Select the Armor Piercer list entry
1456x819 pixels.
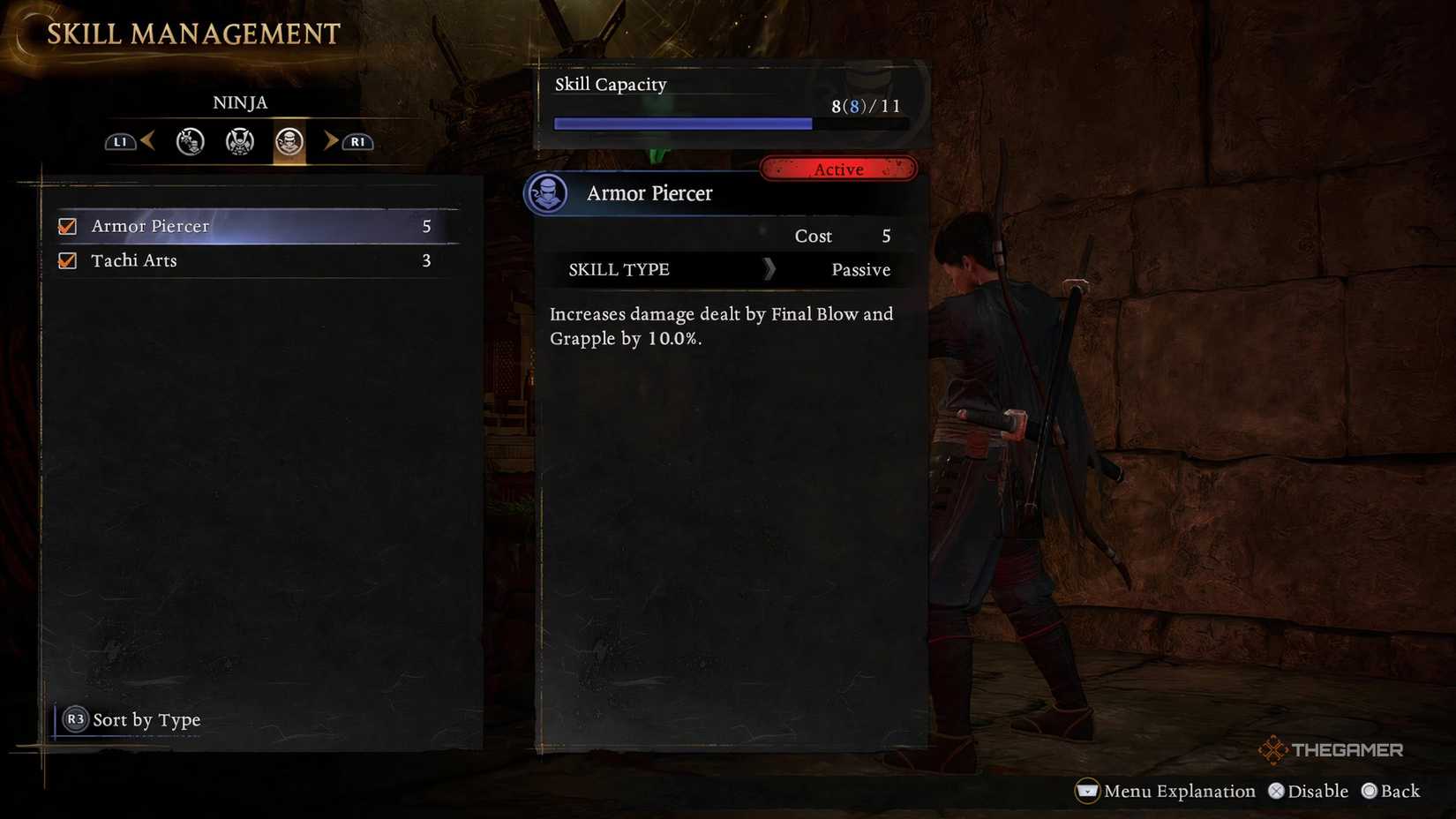click(221, 226)
